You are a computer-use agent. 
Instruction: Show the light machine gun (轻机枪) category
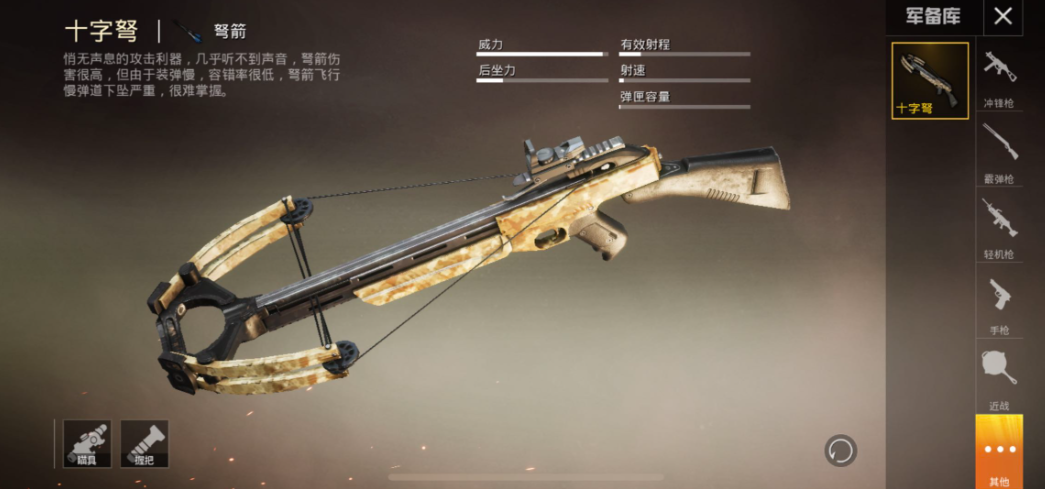coord(999,226)
